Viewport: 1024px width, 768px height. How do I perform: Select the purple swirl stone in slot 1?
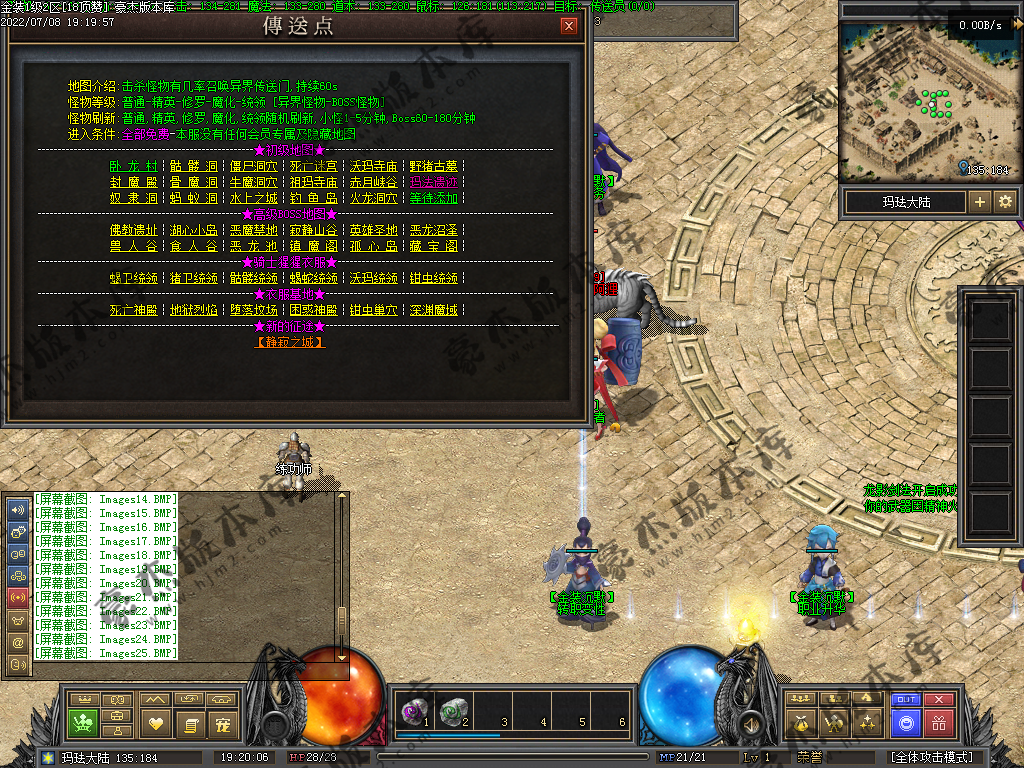pyautogui.click(x=412, y=711)
